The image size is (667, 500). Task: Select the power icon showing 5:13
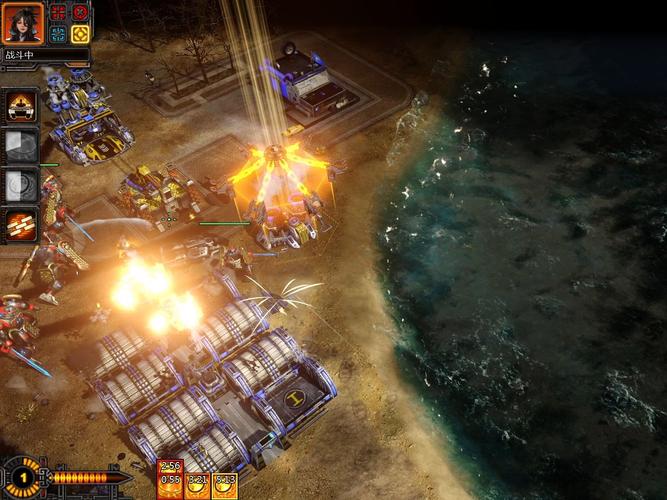225,485
